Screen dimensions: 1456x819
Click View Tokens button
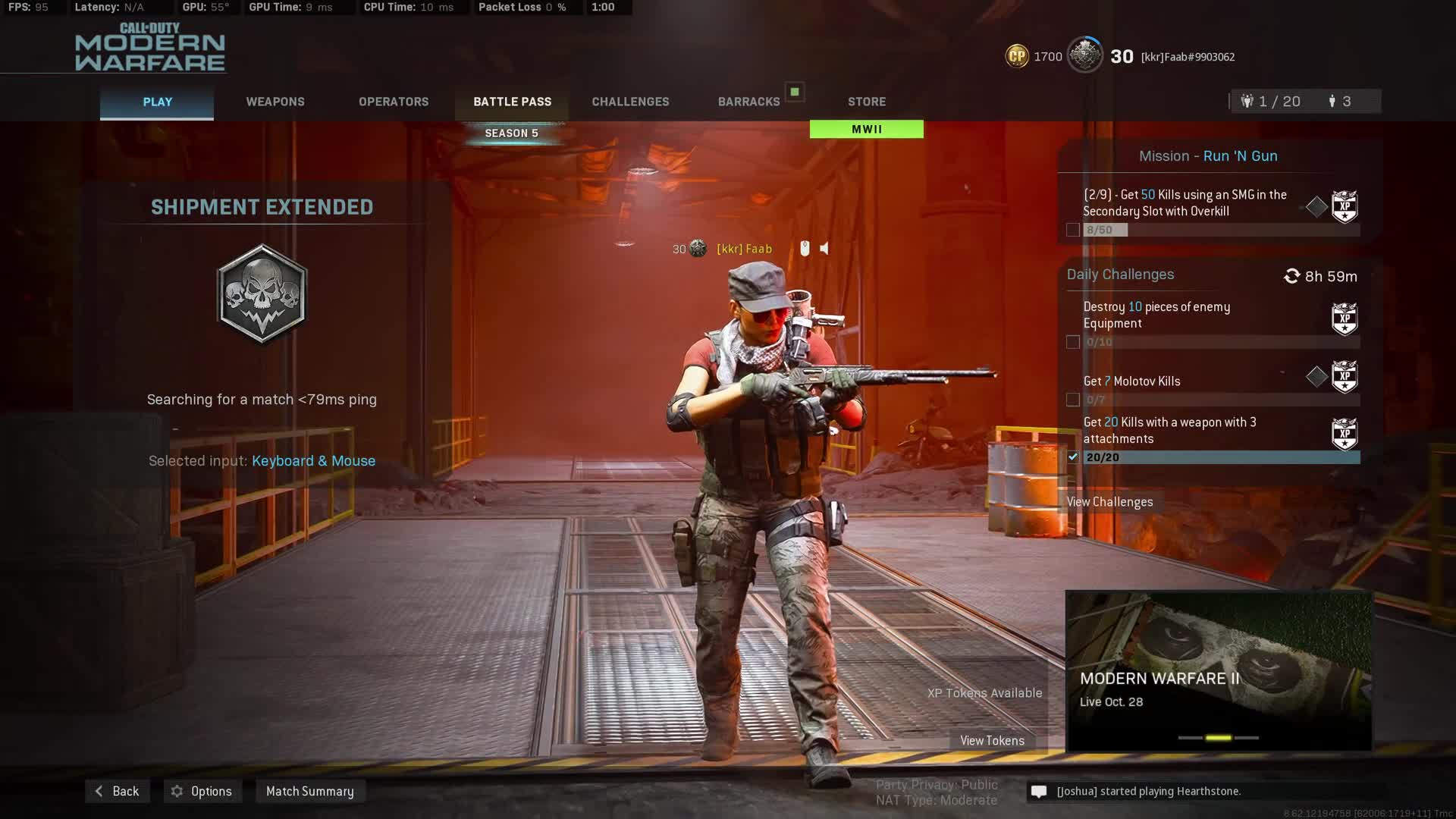(992, 741)
